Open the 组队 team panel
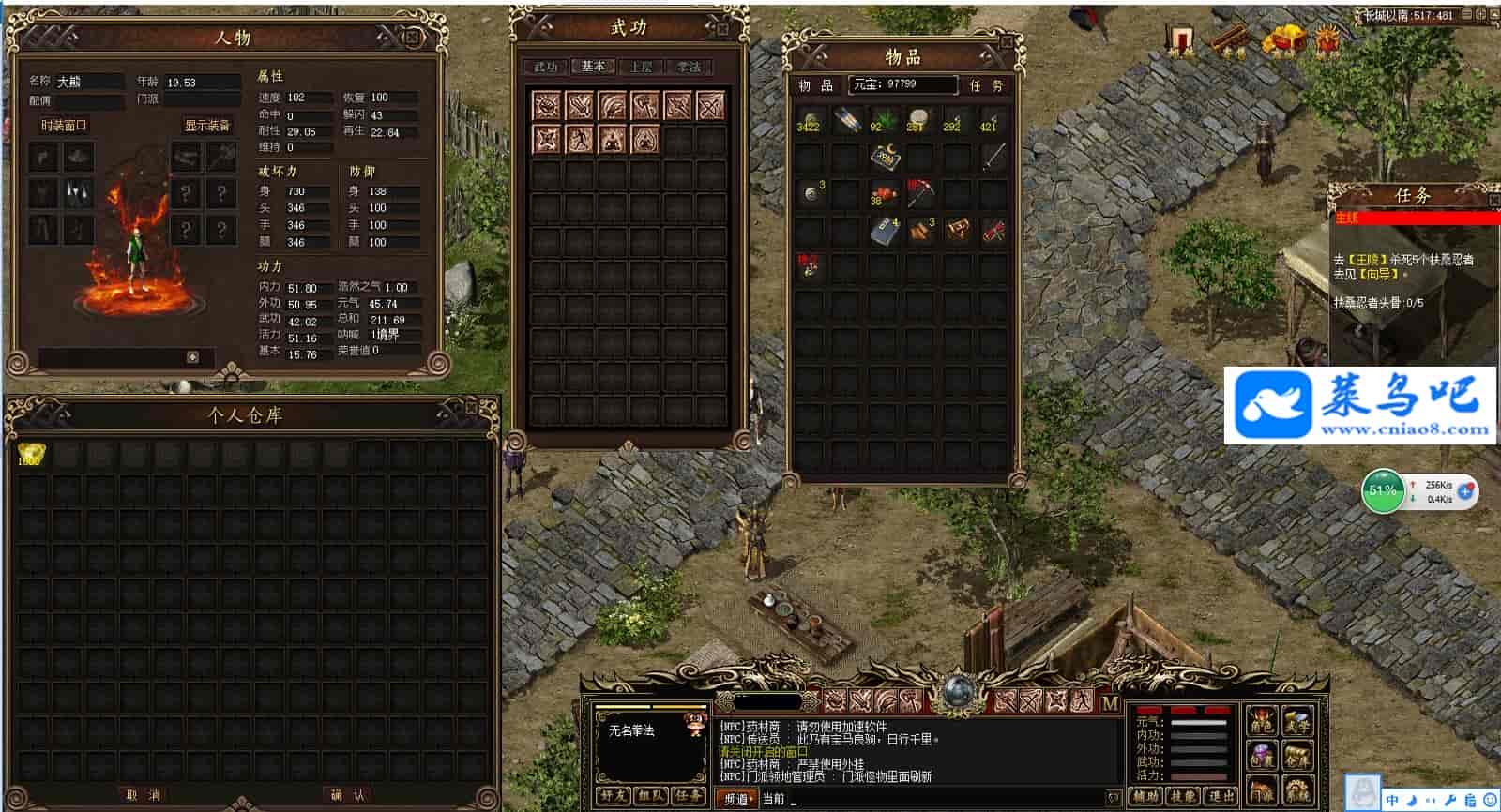The width and height of the screenshot is (1501, 812). 650,797
